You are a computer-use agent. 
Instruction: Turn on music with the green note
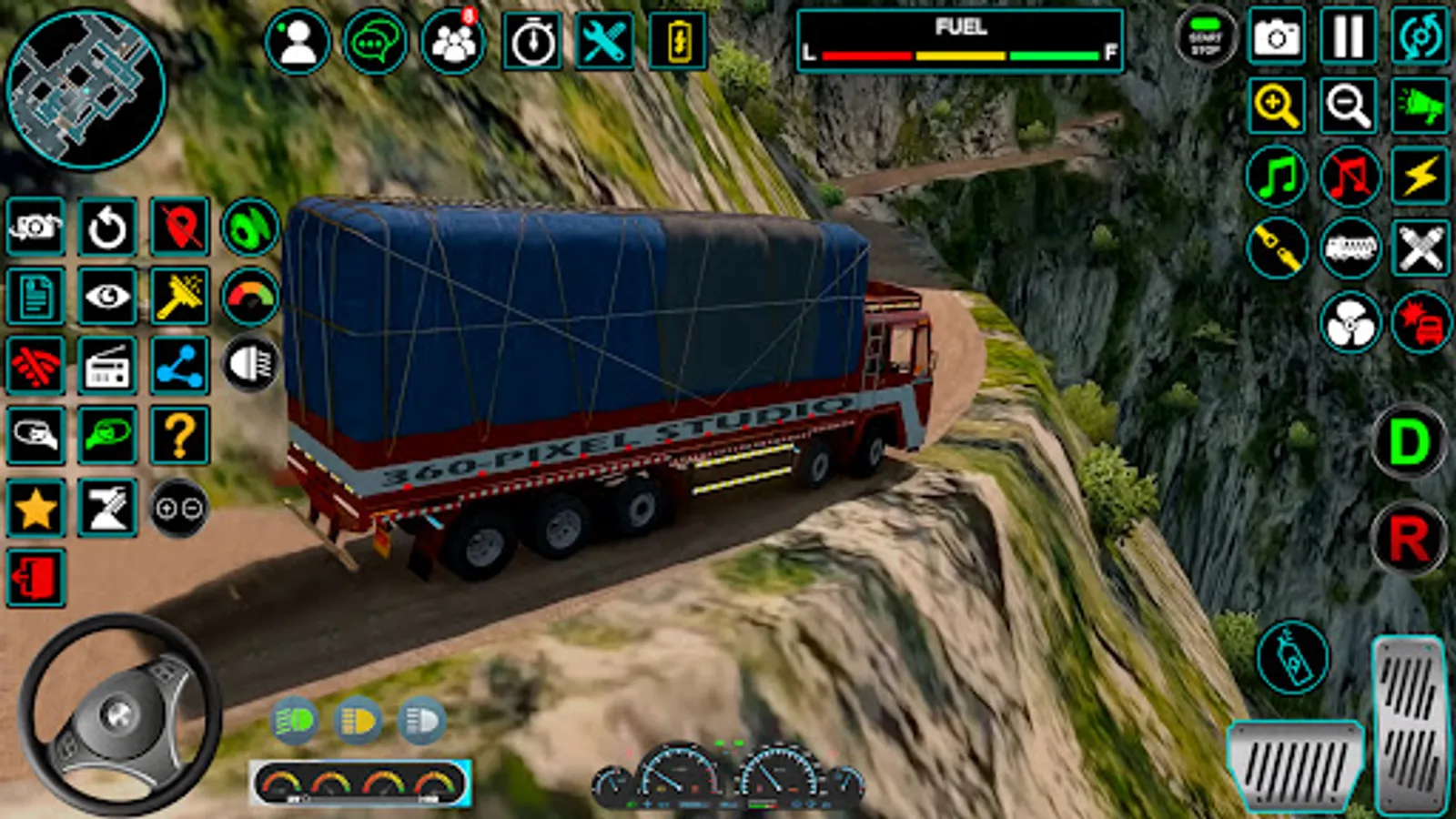click(x=1276, y=177)
